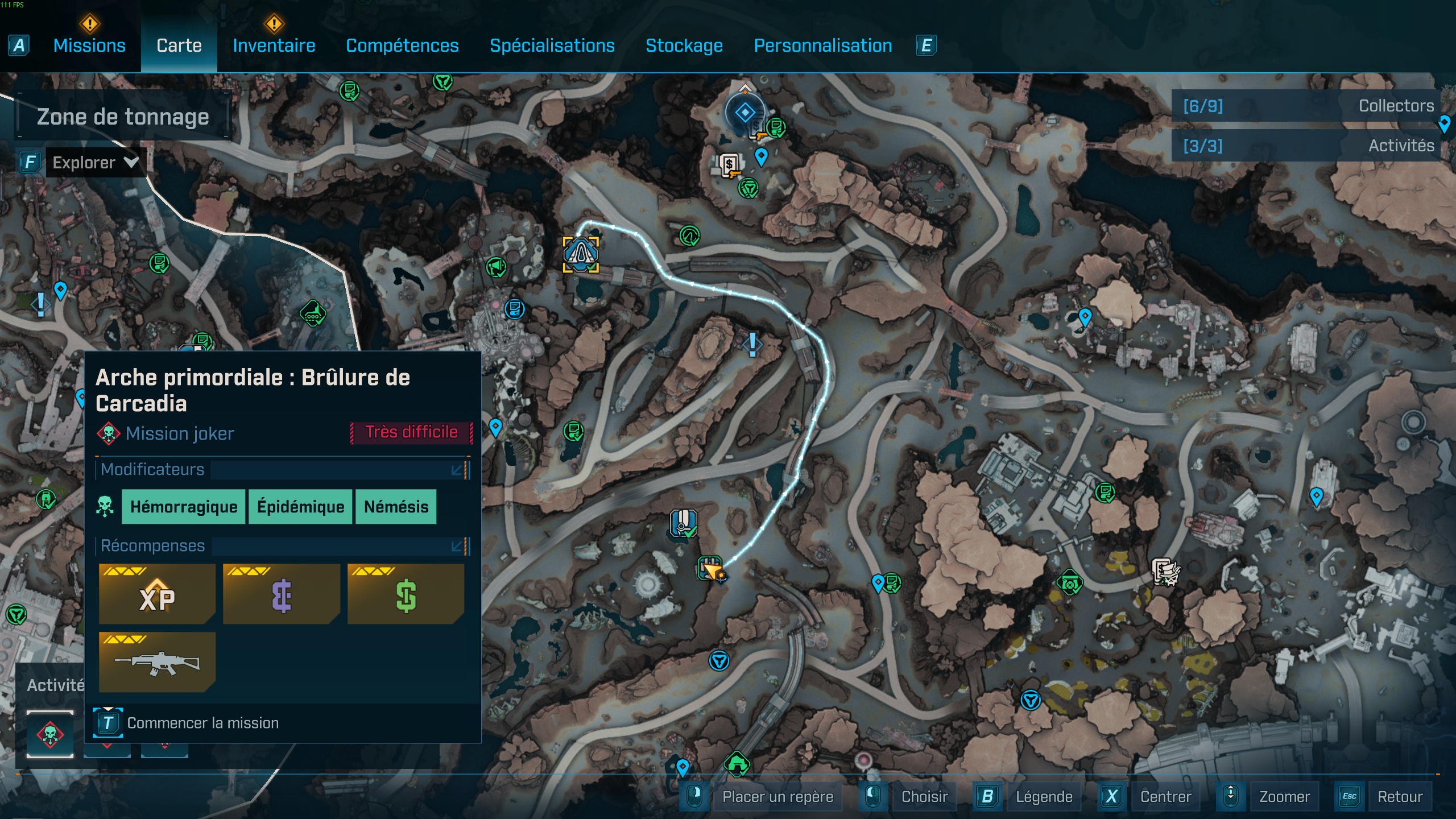Start the mission via Commencer la mission
This screenshot has height=819, width=1456.
point(202,723)
